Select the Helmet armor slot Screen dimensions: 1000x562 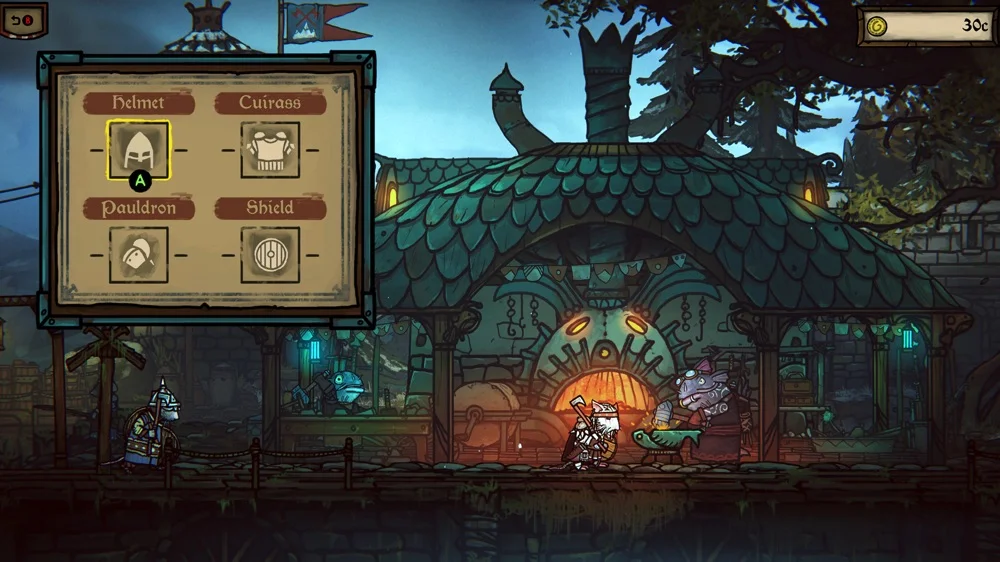pos(138,150)
